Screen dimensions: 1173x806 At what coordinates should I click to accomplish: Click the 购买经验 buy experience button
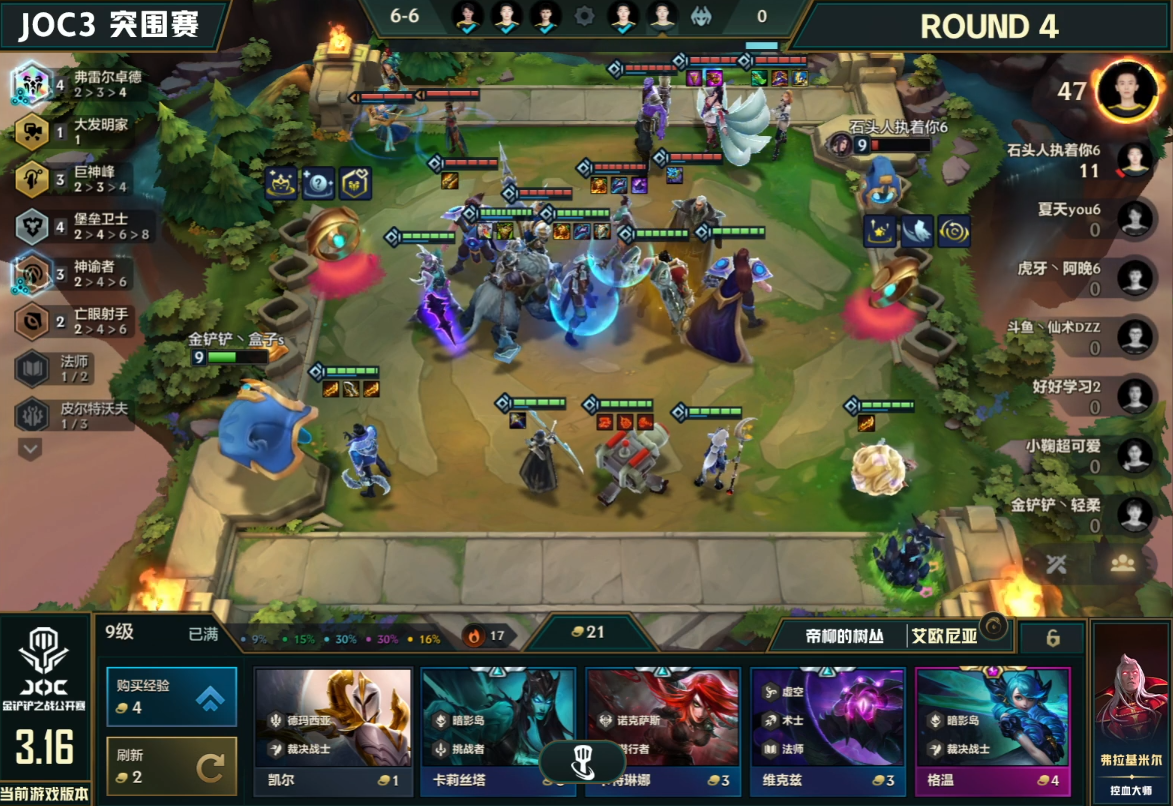[x=172, y=696]
